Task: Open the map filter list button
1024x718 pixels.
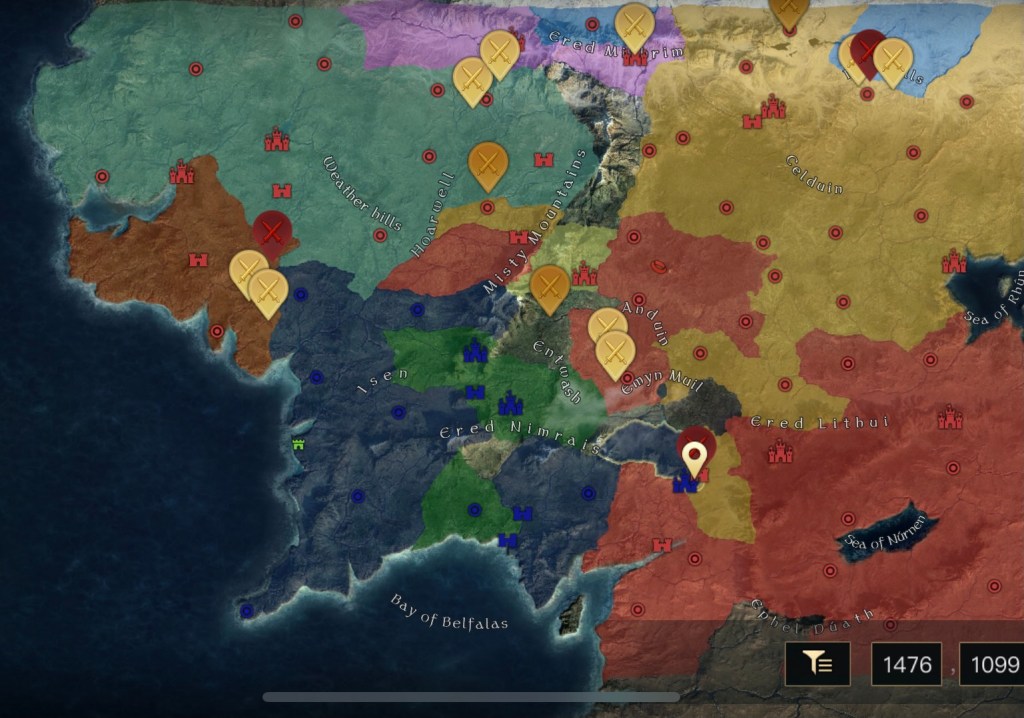Action: [x=817, y=664]
